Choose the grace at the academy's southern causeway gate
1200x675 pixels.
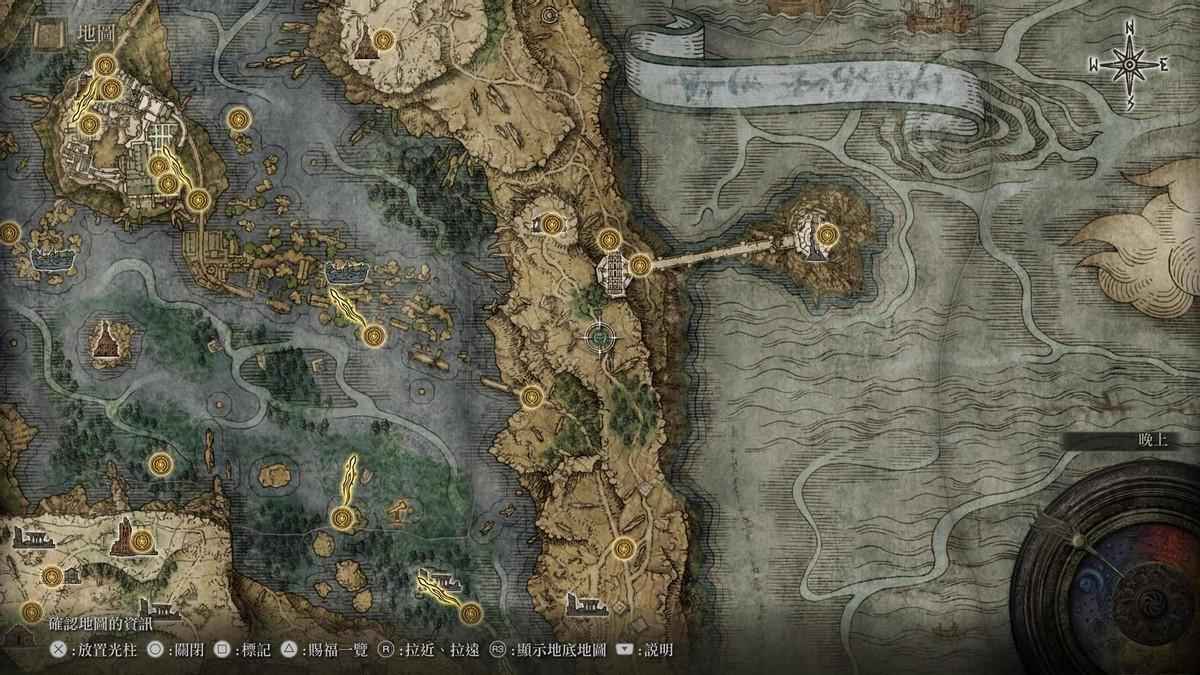point(198,200)
